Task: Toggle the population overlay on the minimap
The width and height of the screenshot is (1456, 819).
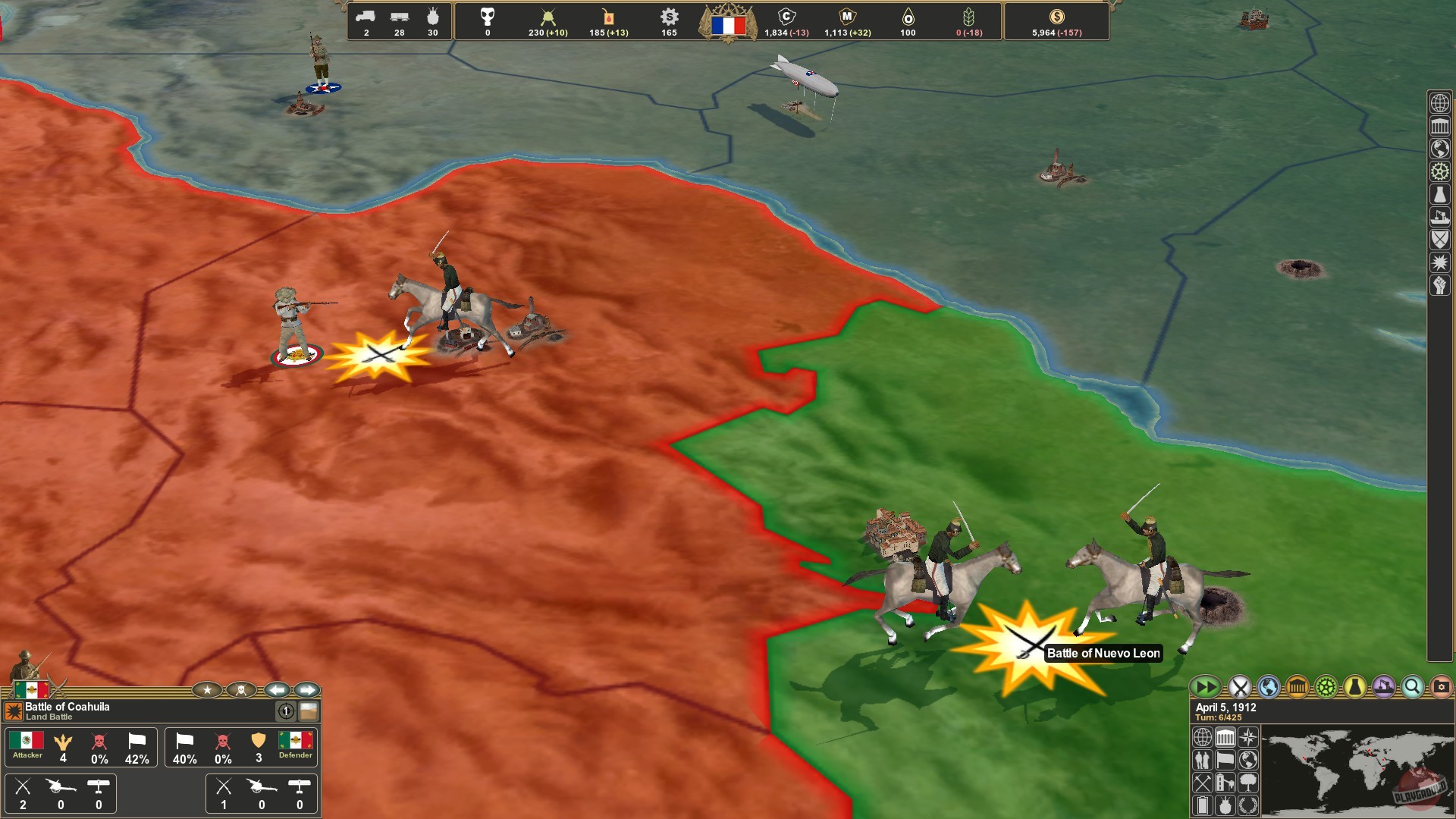Action: (1203, 759)
